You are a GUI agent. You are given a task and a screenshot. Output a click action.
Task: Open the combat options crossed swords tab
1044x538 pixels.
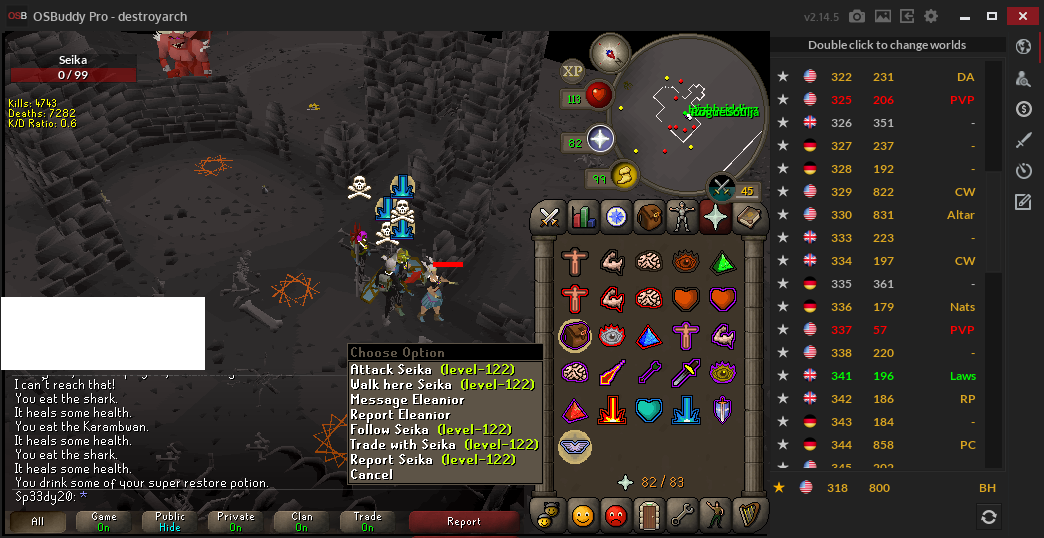click(x=548, y=216)
